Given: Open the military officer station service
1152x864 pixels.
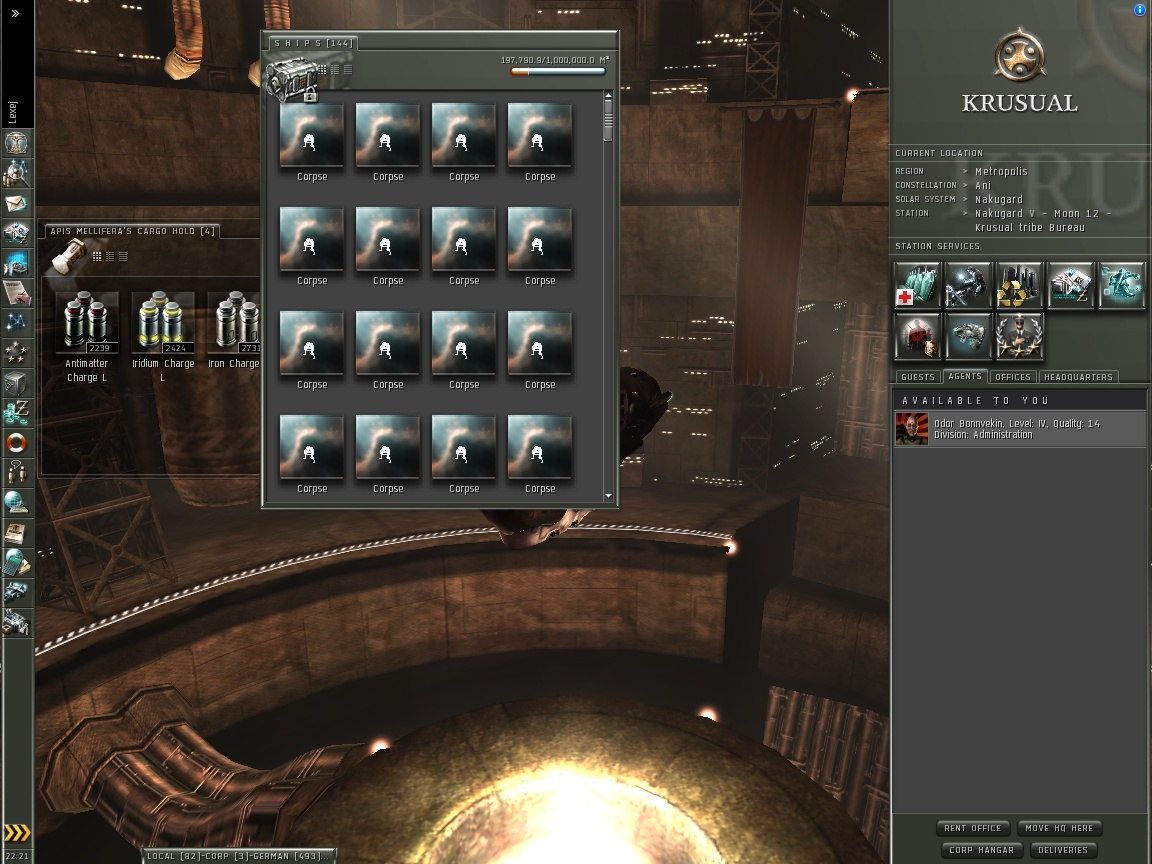Looking at the screenshot, I should click(1019, 336).
